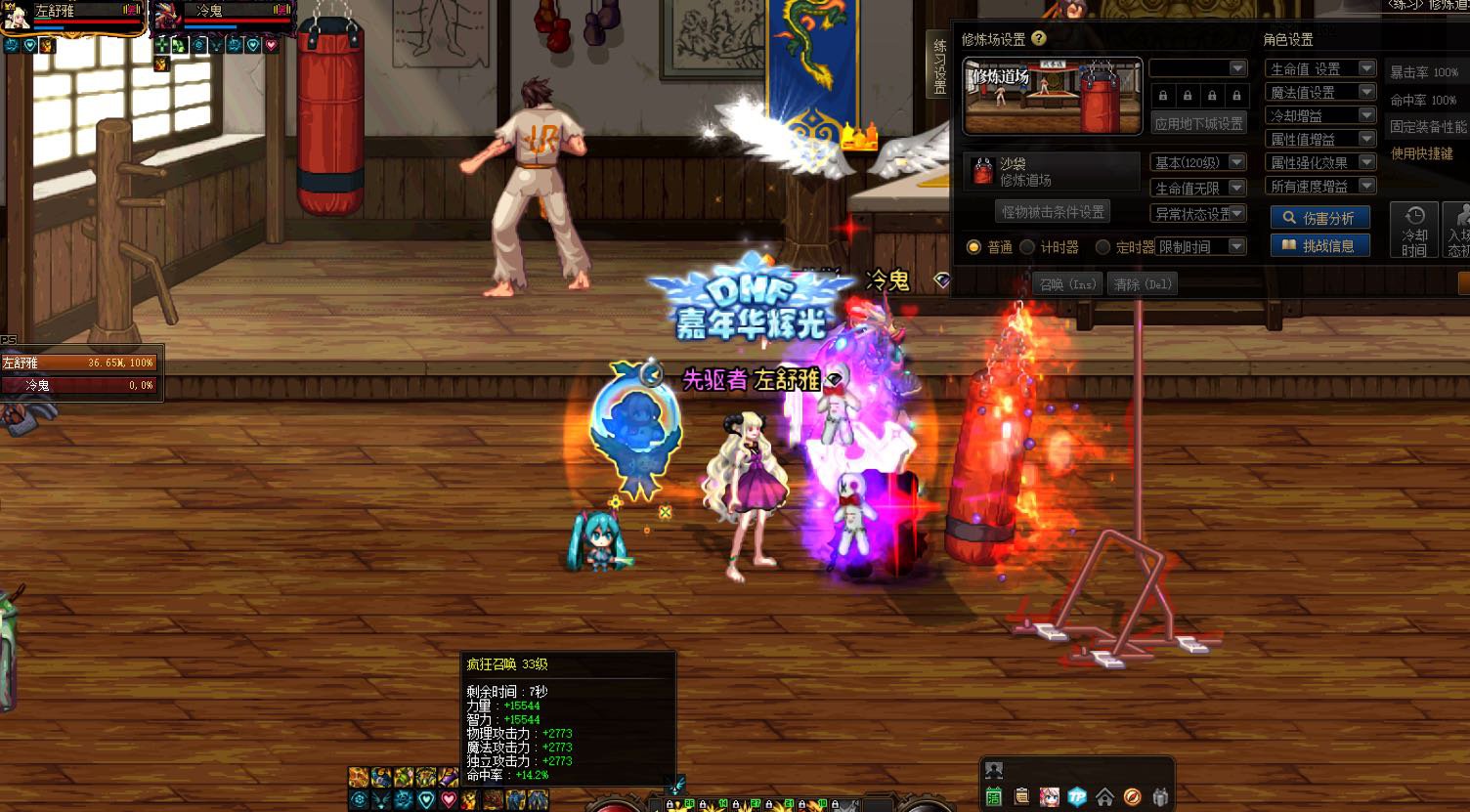Open the 生命值 设置 dropdown

[x=1319, y=68]
